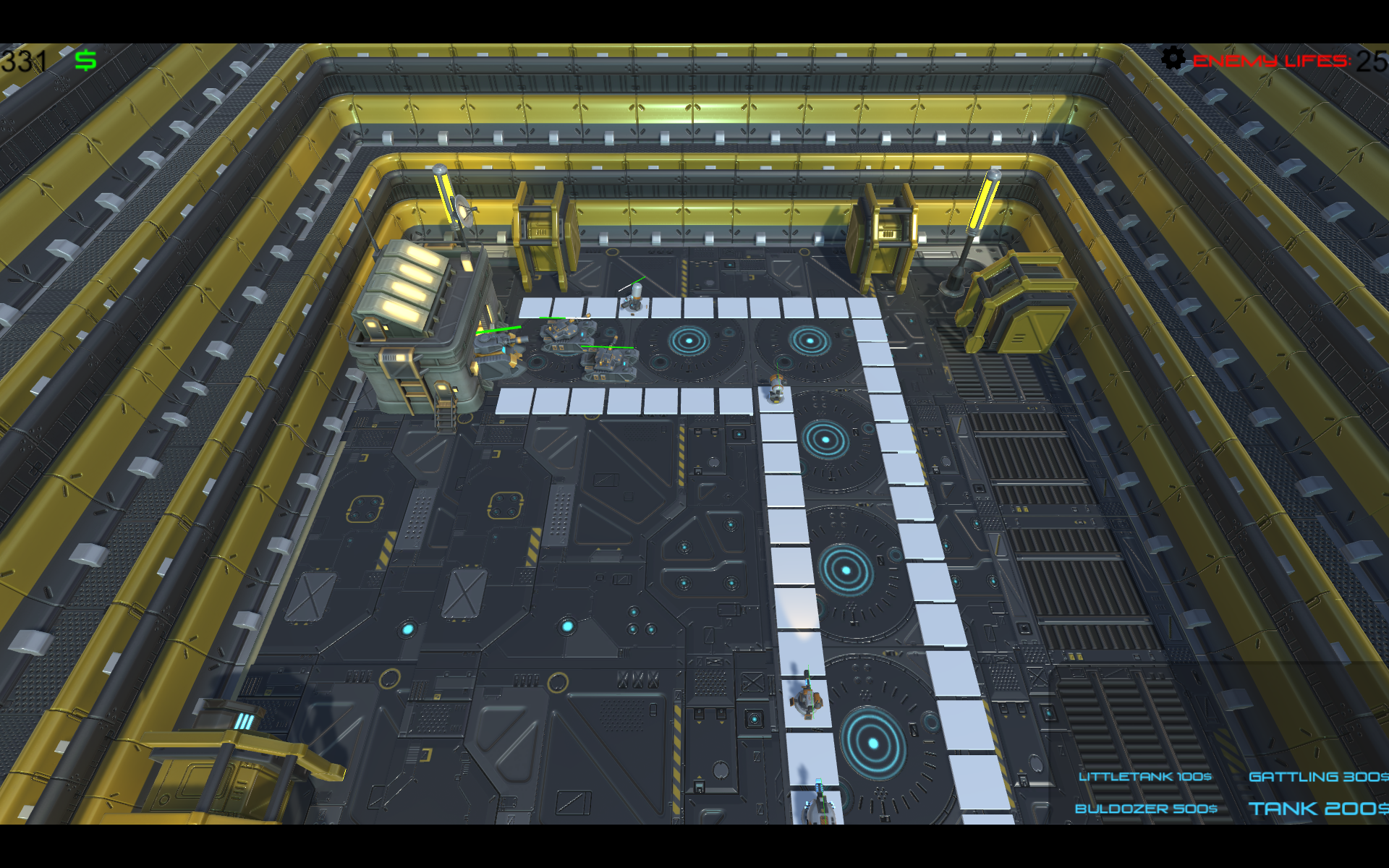Choose the Tank 200$ unit
1389x868 pixels.
[1317, 809]
